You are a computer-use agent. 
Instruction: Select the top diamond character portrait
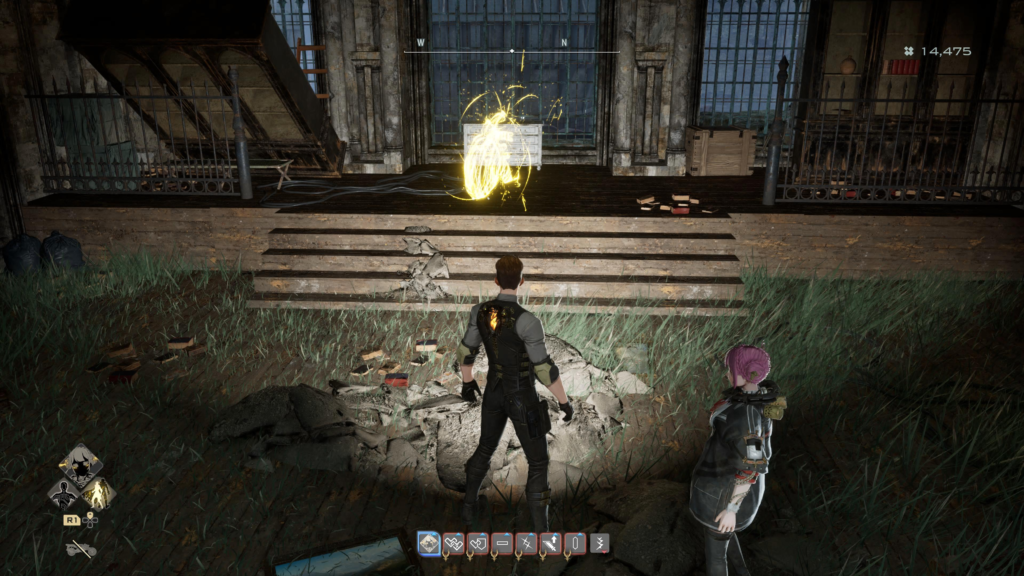(x=79, y=465)
